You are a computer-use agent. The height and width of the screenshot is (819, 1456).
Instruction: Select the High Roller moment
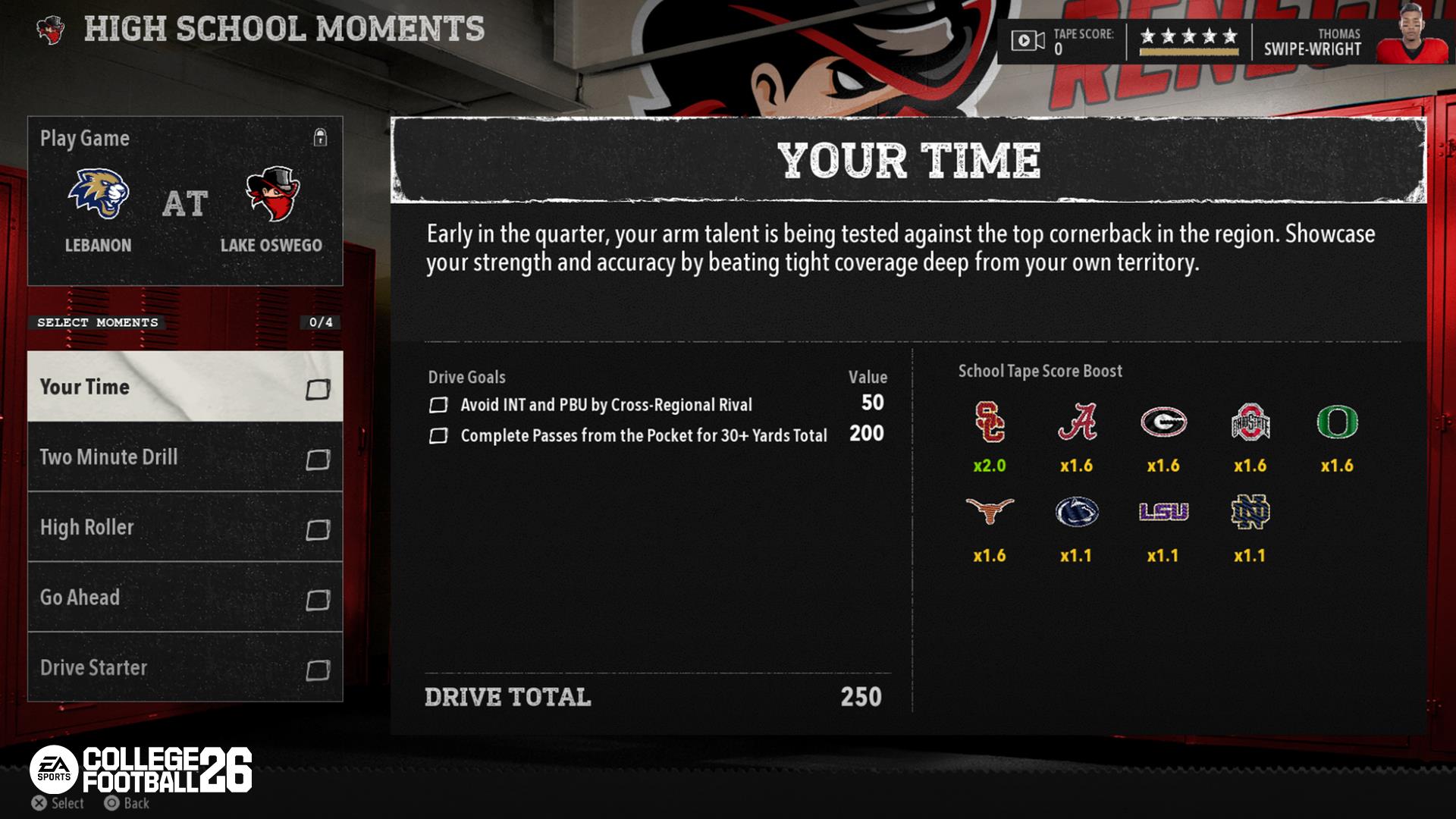coord(184,528)
